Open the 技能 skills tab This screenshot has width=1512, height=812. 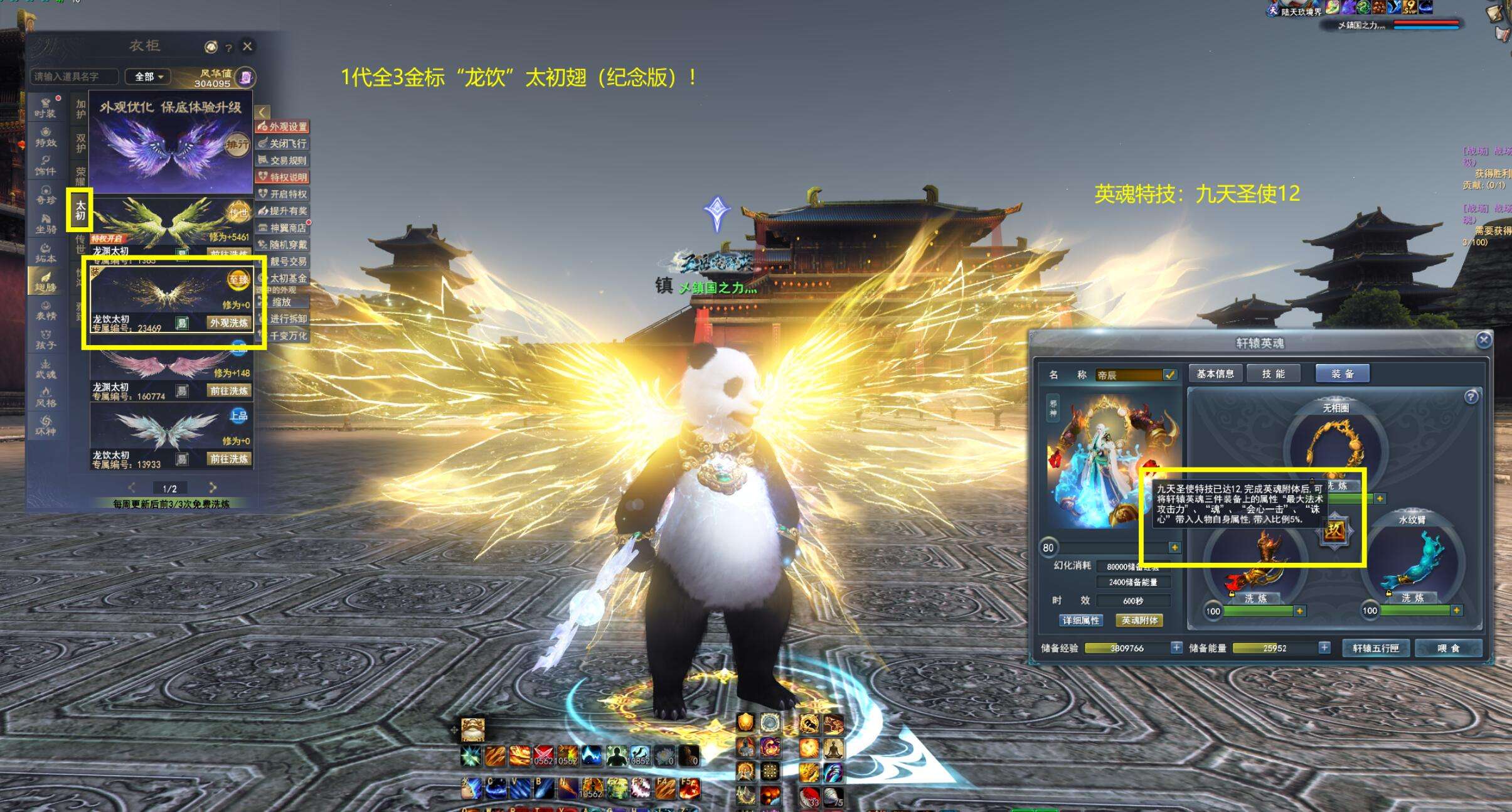point(1274,374)
